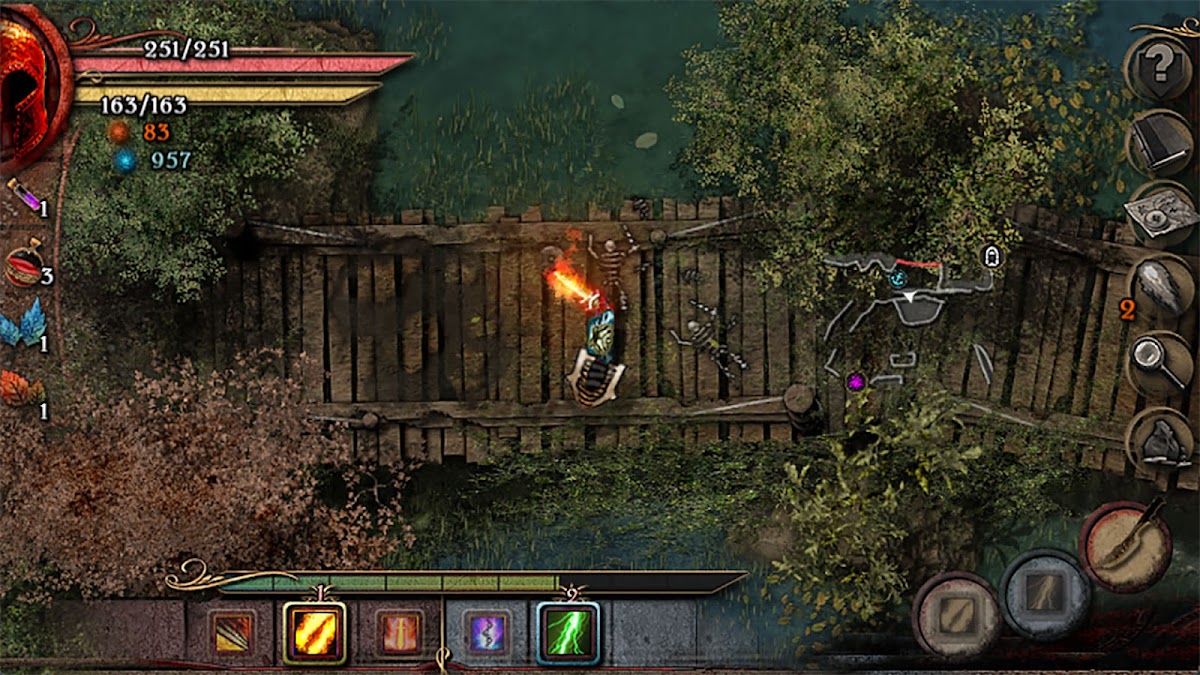Open the inventory bag button
This screenshot has width=1200, height=675.
tap(1160, 440)
